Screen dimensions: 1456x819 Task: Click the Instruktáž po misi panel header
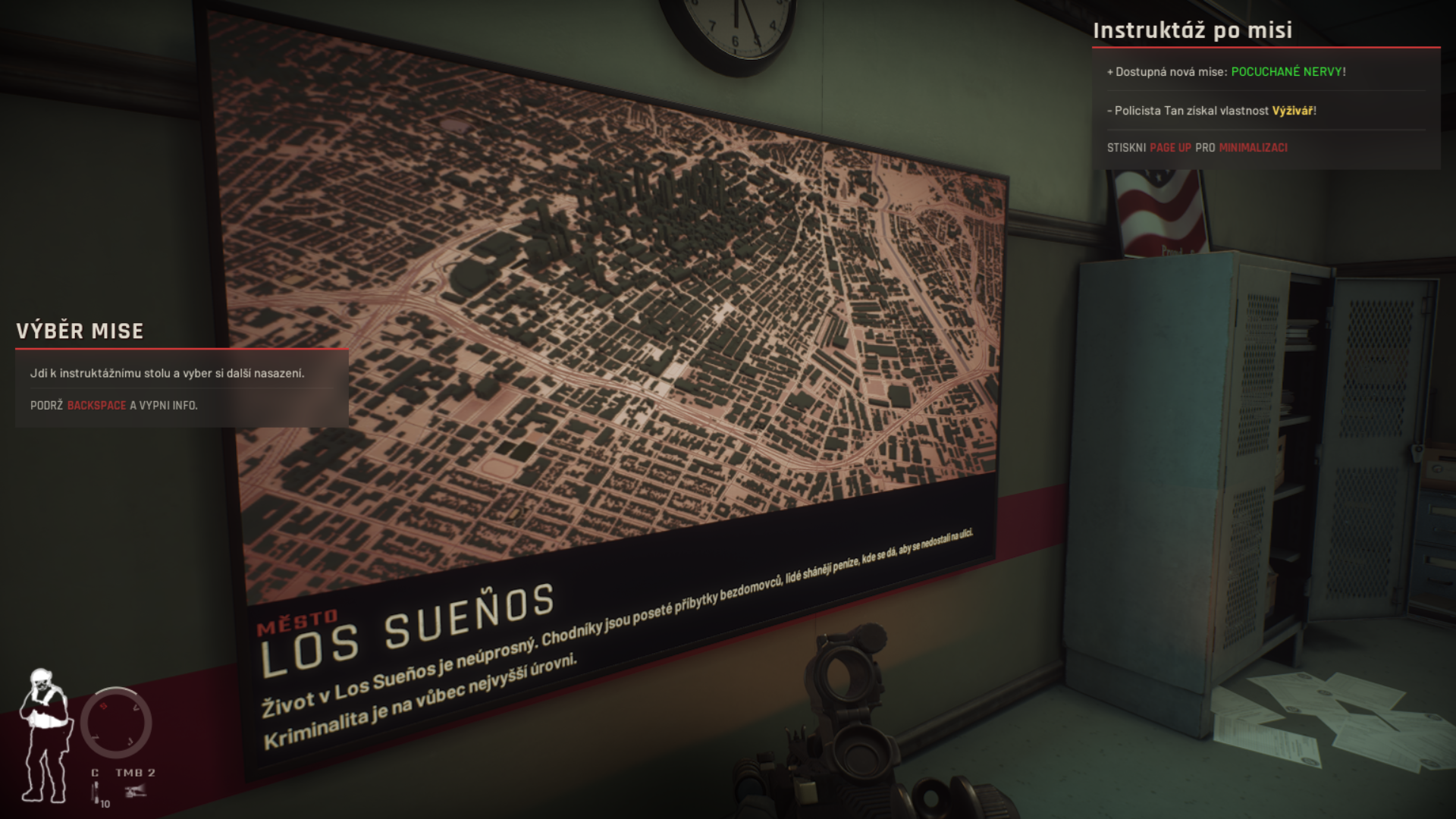[1192, 30]
